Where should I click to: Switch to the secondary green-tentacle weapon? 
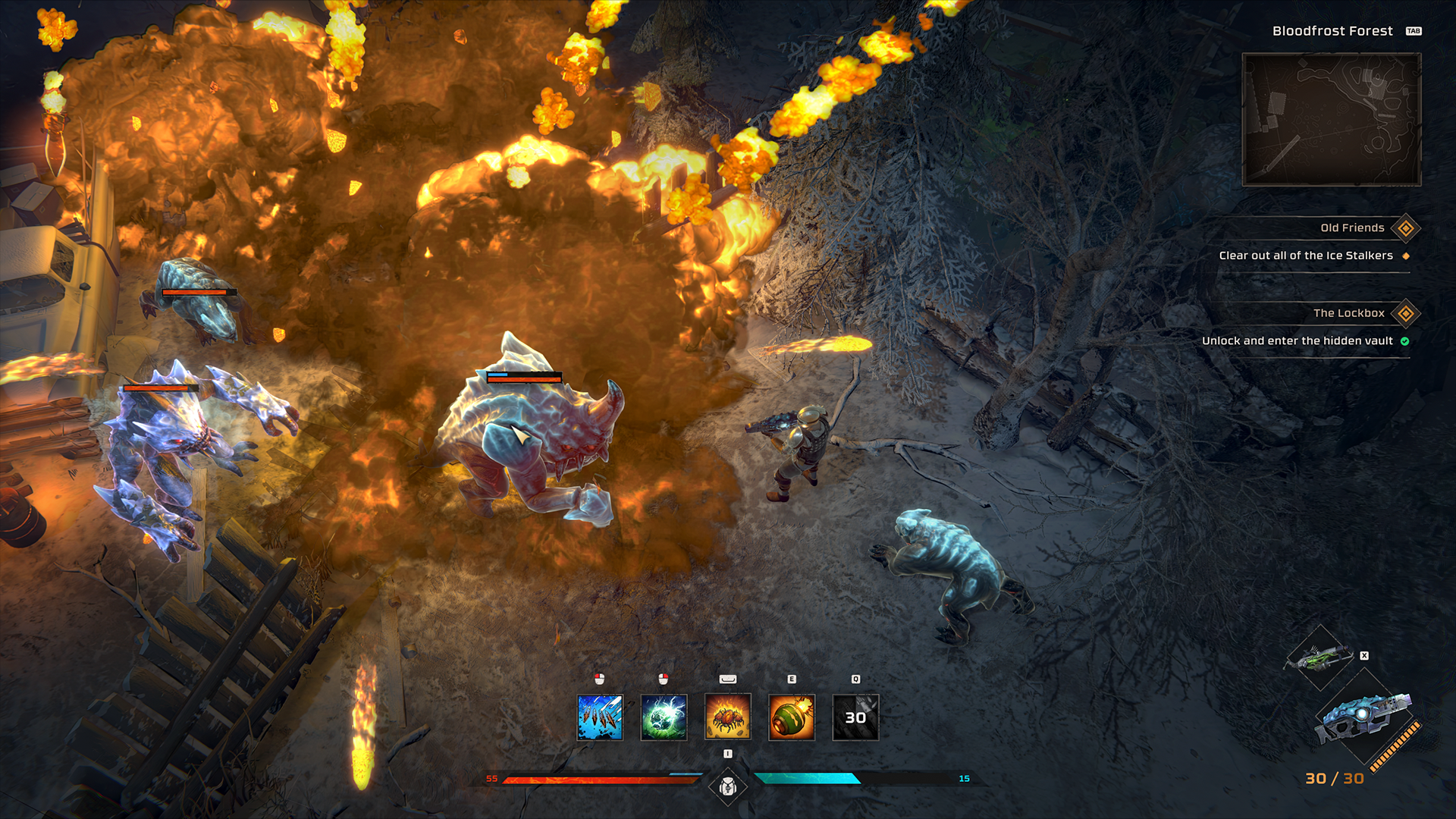coord(1320,657)
